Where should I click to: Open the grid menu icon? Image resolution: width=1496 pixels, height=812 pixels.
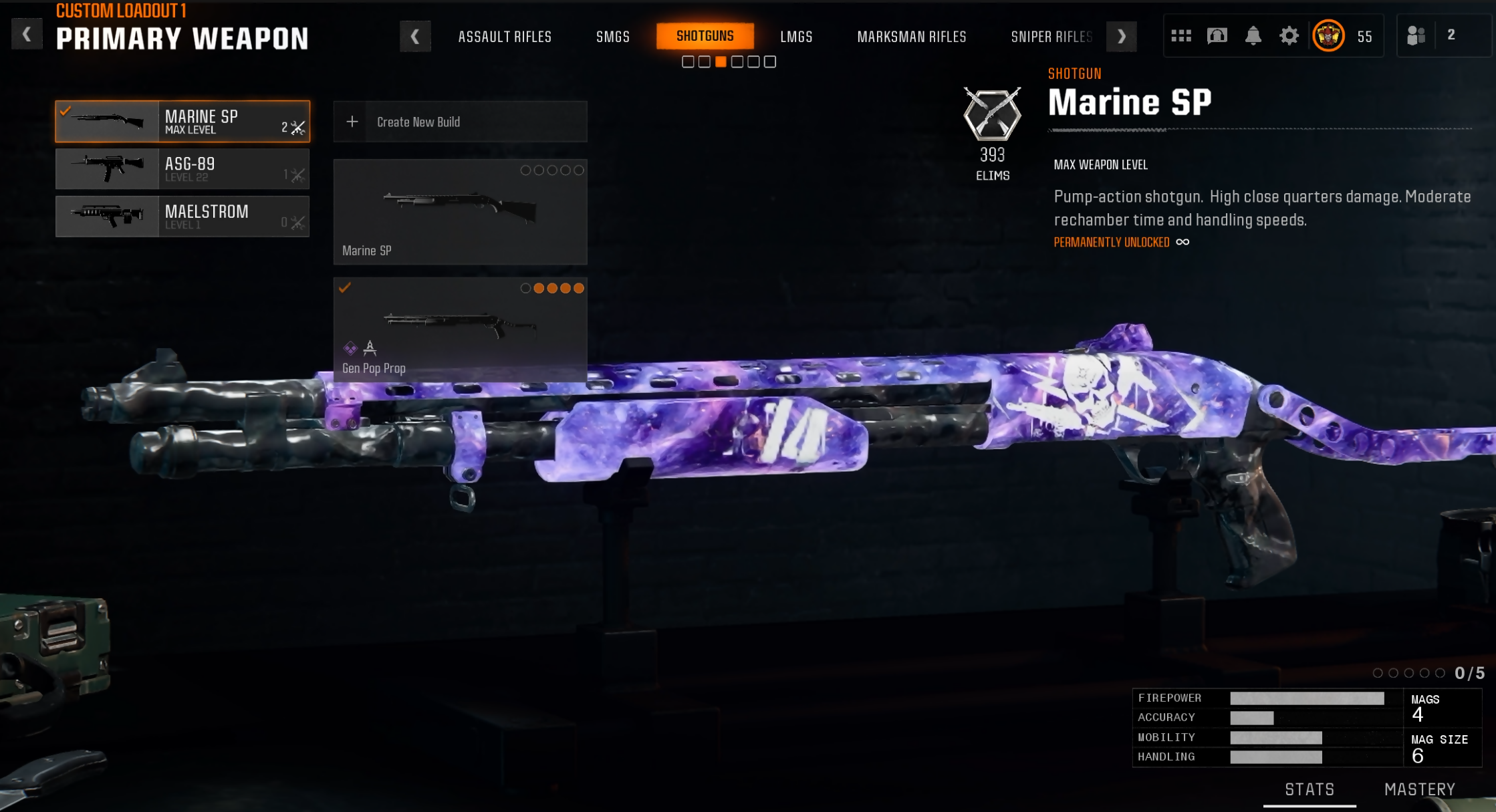(x=1180, y=35)
